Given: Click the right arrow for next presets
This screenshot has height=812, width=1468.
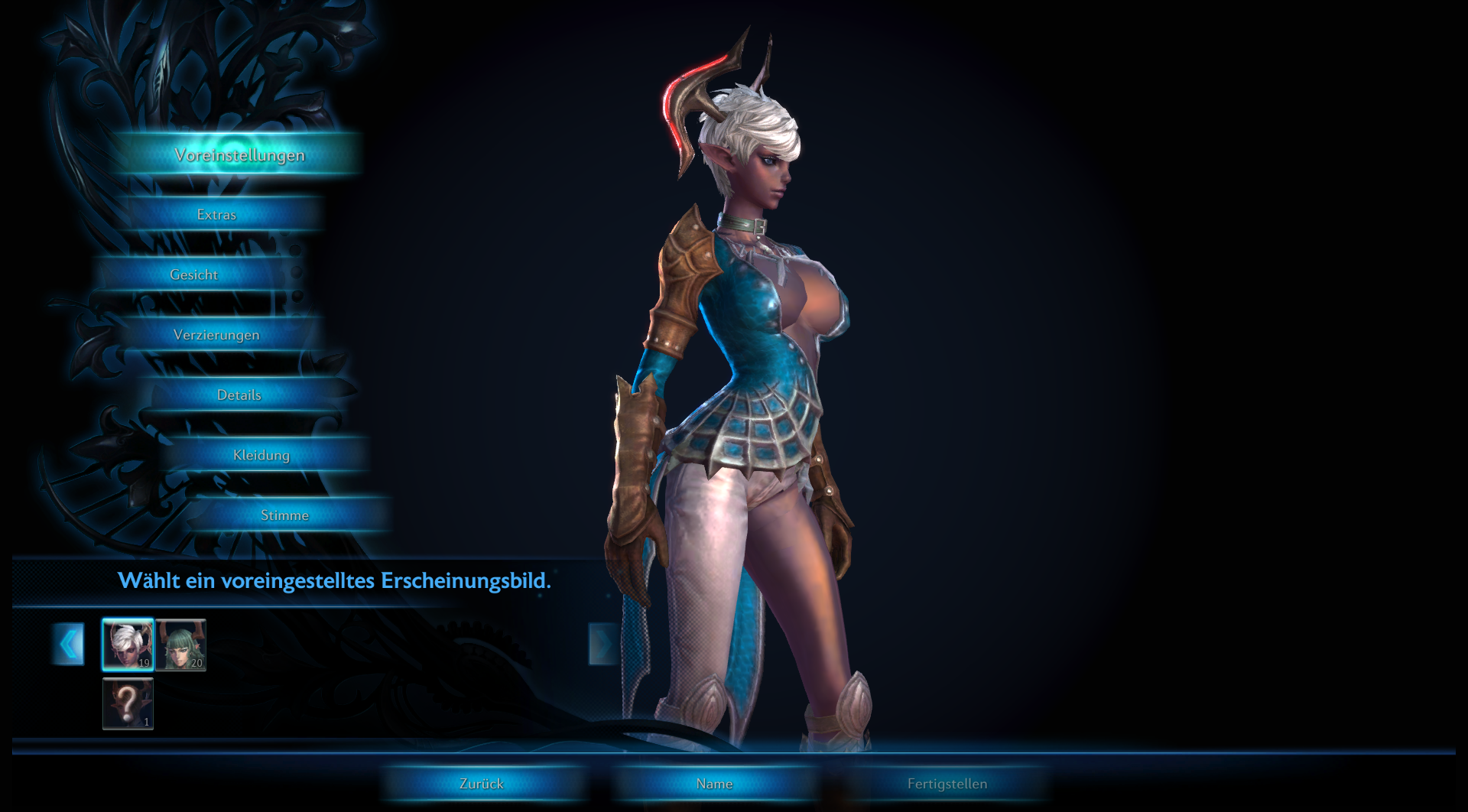Looking at the screenshot, I should click(602, 644).
